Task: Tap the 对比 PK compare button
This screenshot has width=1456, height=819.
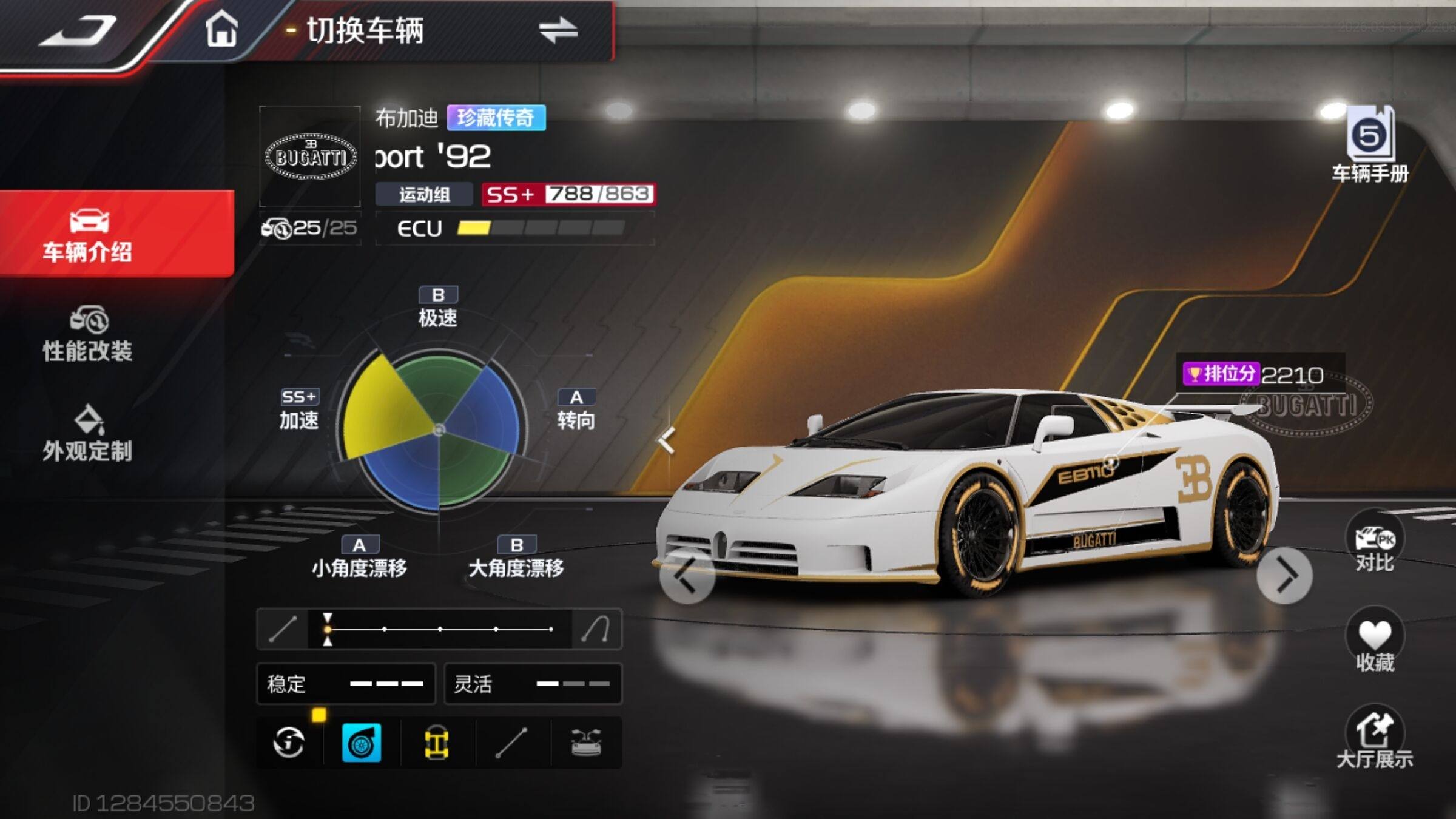Action: [x=1374, y=543]
